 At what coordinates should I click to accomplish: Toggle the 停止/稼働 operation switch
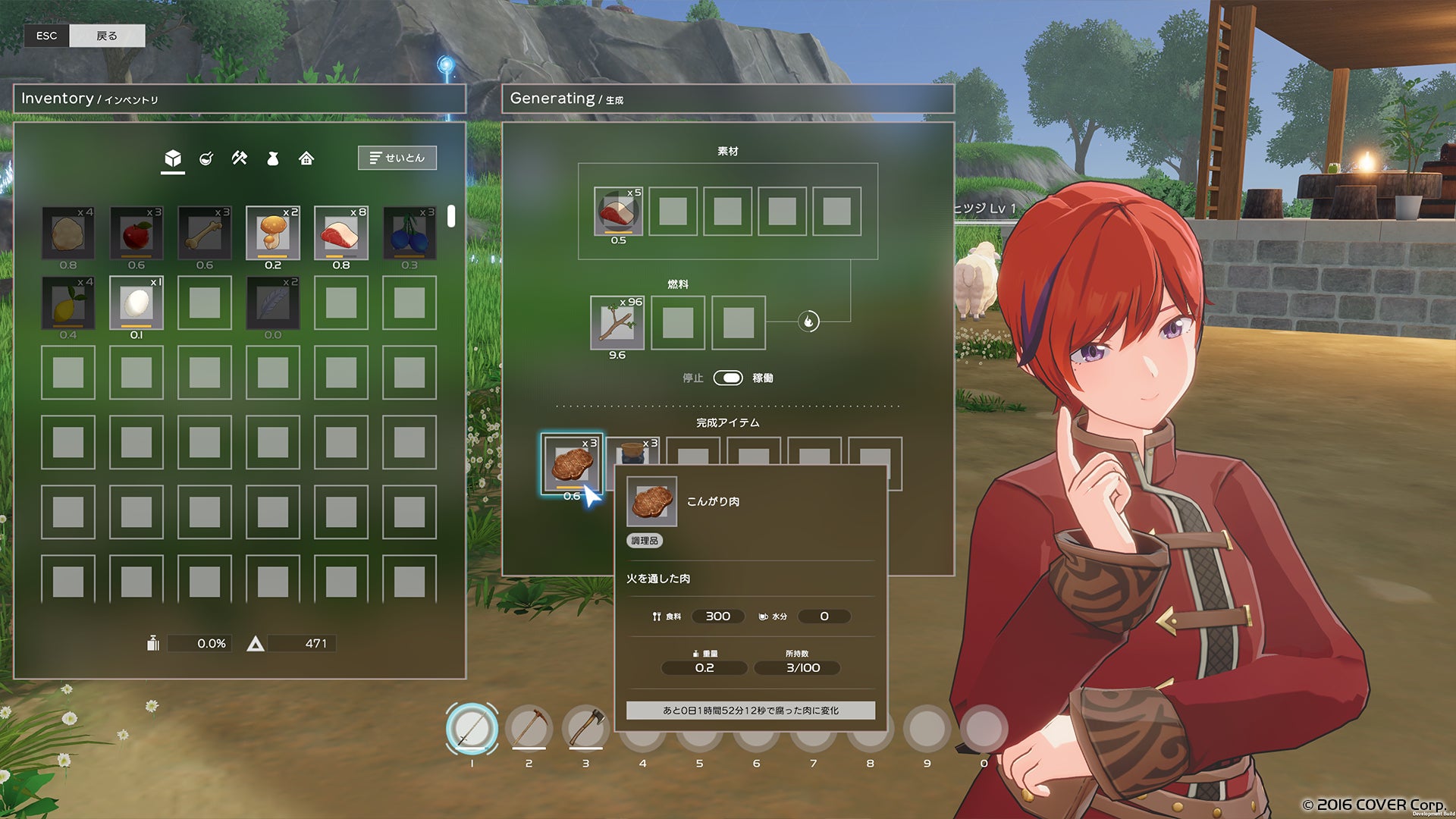pyautogui.click(x=728, y=378)
